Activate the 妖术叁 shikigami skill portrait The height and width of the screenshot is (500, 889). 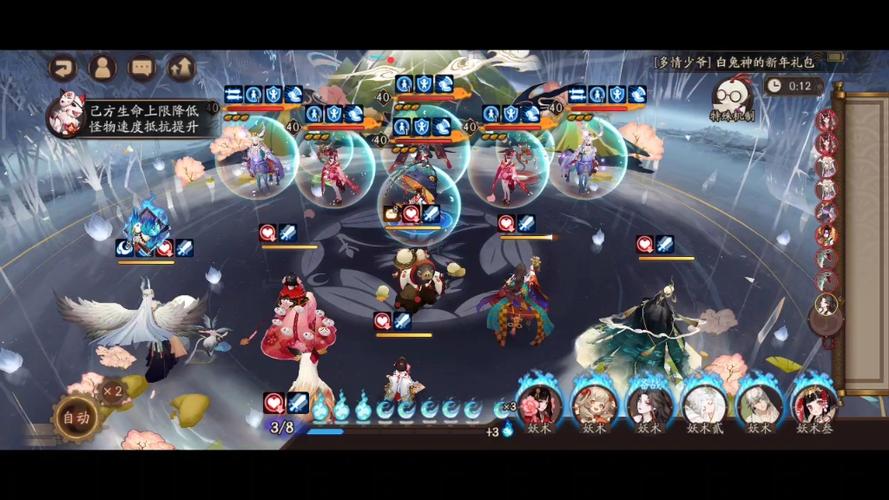814,404
